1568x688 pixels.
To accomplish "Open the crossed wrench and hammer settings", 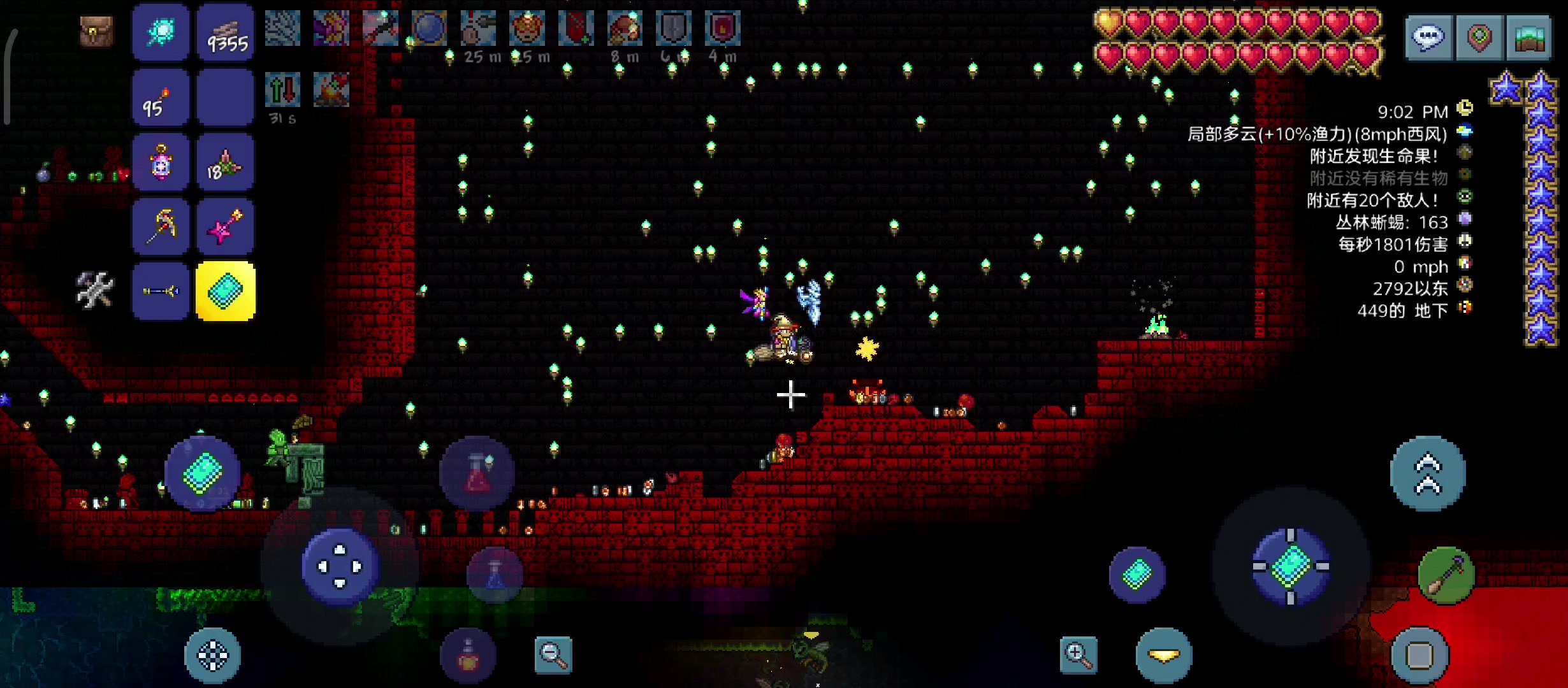I will pyautogui.click(x=95, y=290).
